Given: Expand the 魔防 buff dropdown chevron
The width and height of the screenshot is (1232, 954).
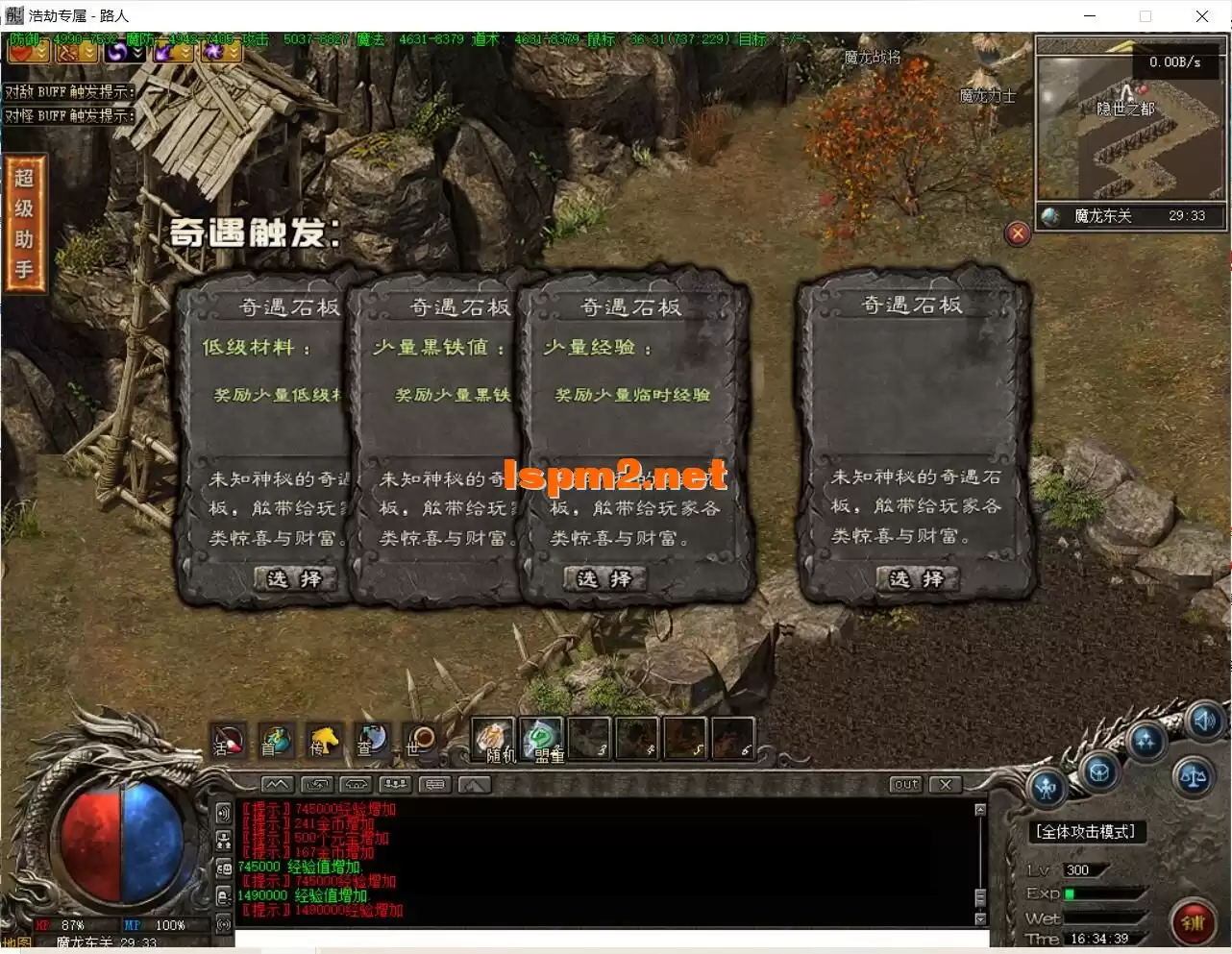Looking at the screenshot, I should click(86, 53).
